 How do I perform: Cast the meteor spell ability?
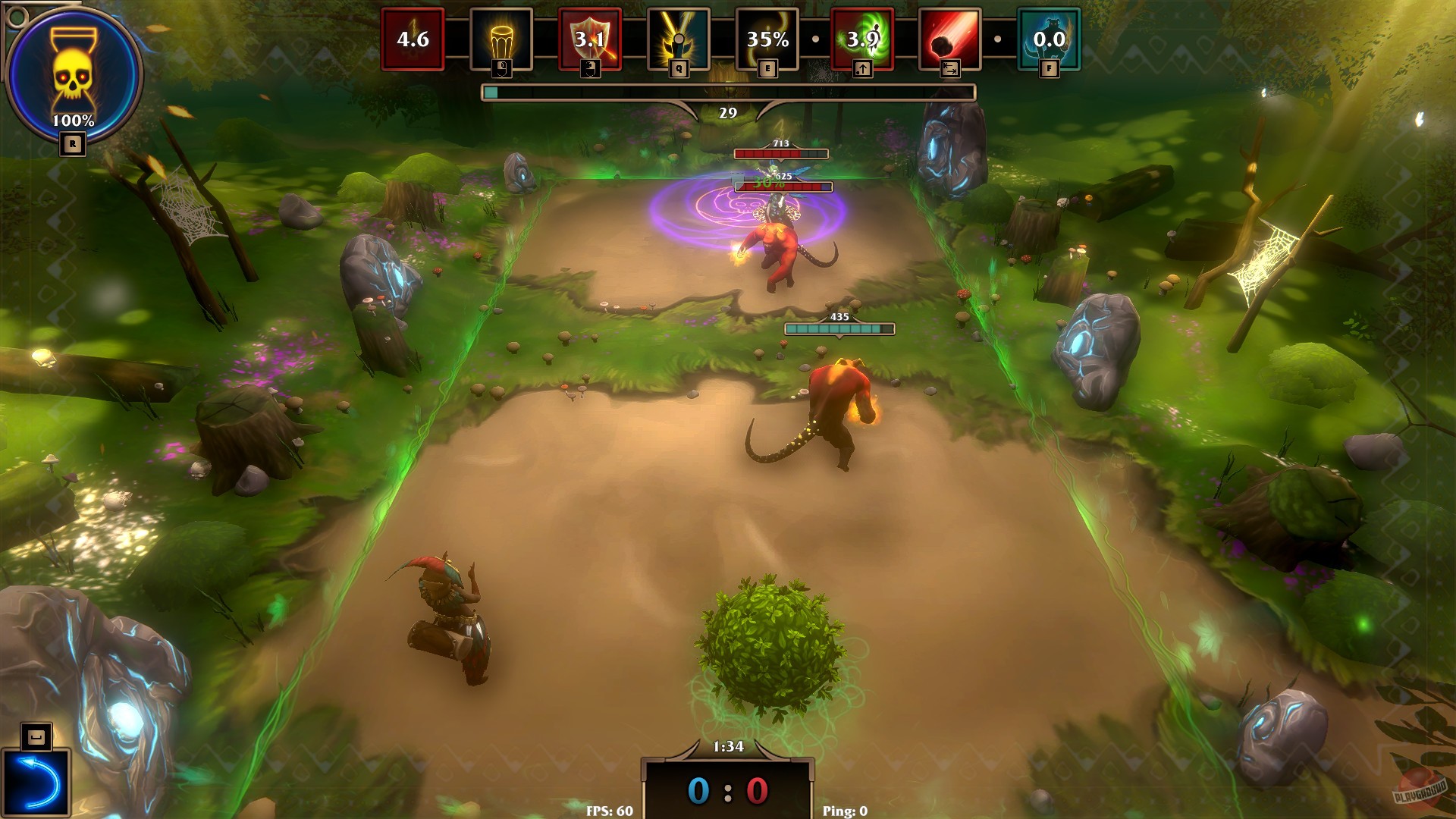949,38
